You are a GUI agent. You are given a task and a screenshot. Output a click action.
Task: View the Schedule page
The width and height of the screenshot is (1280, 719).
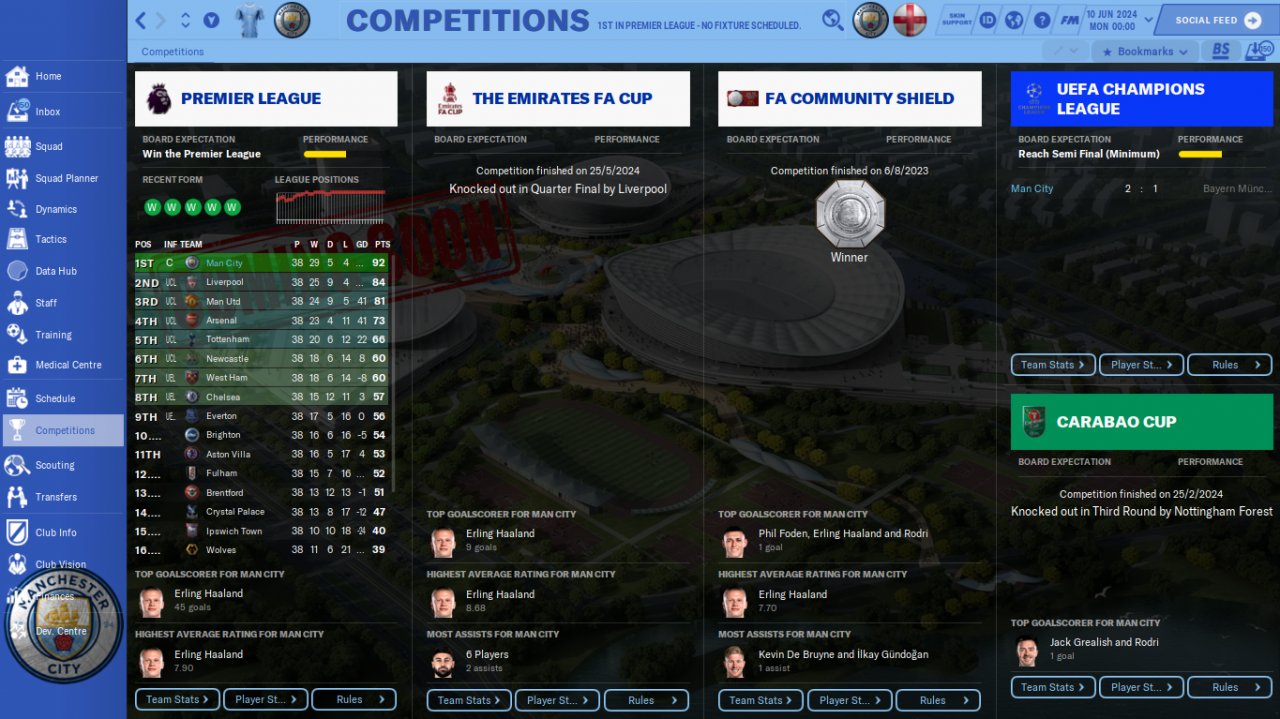pos(55,398)
